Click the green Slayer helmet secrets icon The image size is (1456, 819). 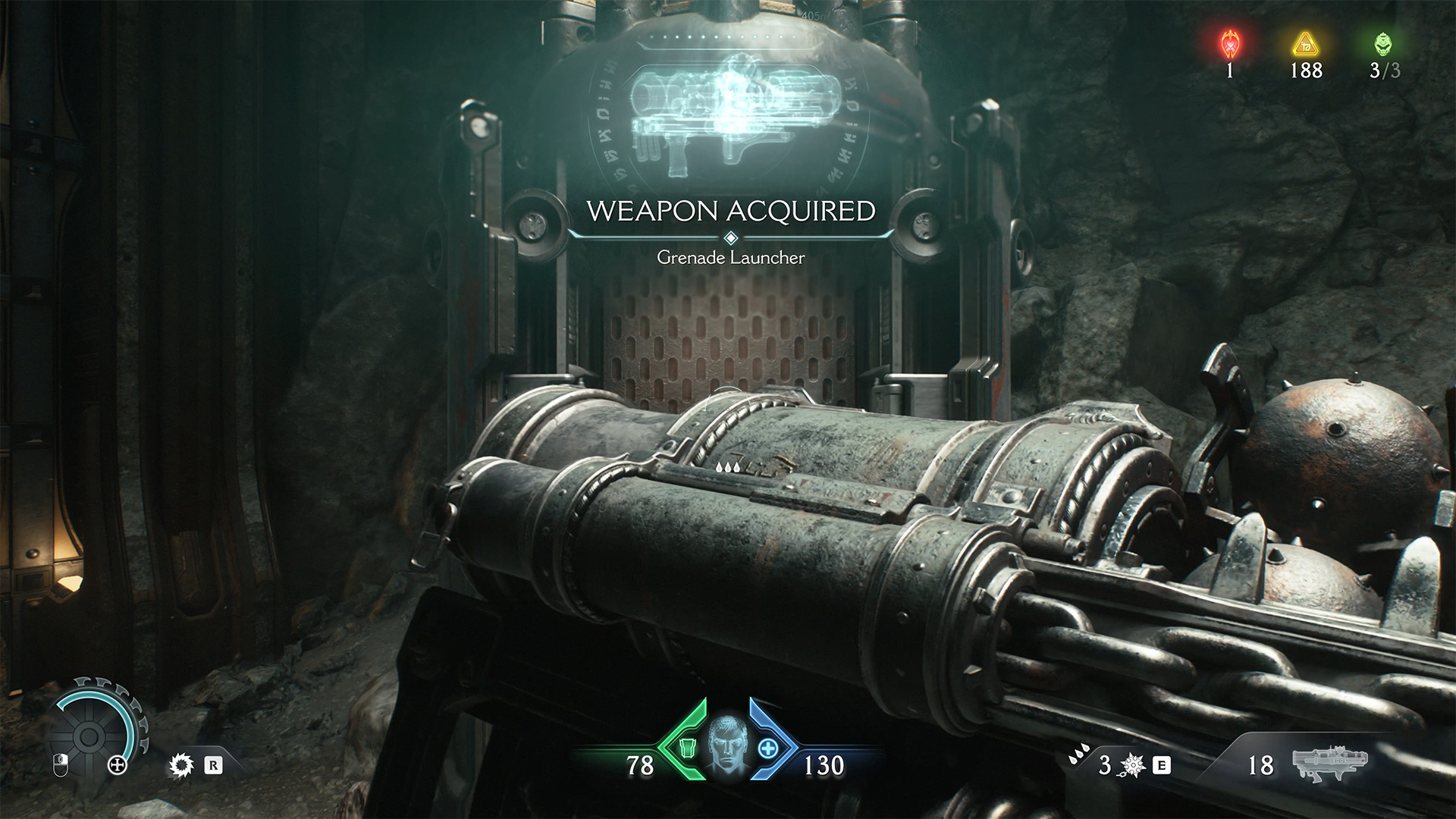pyautogui.click(x=1384, y=45)
